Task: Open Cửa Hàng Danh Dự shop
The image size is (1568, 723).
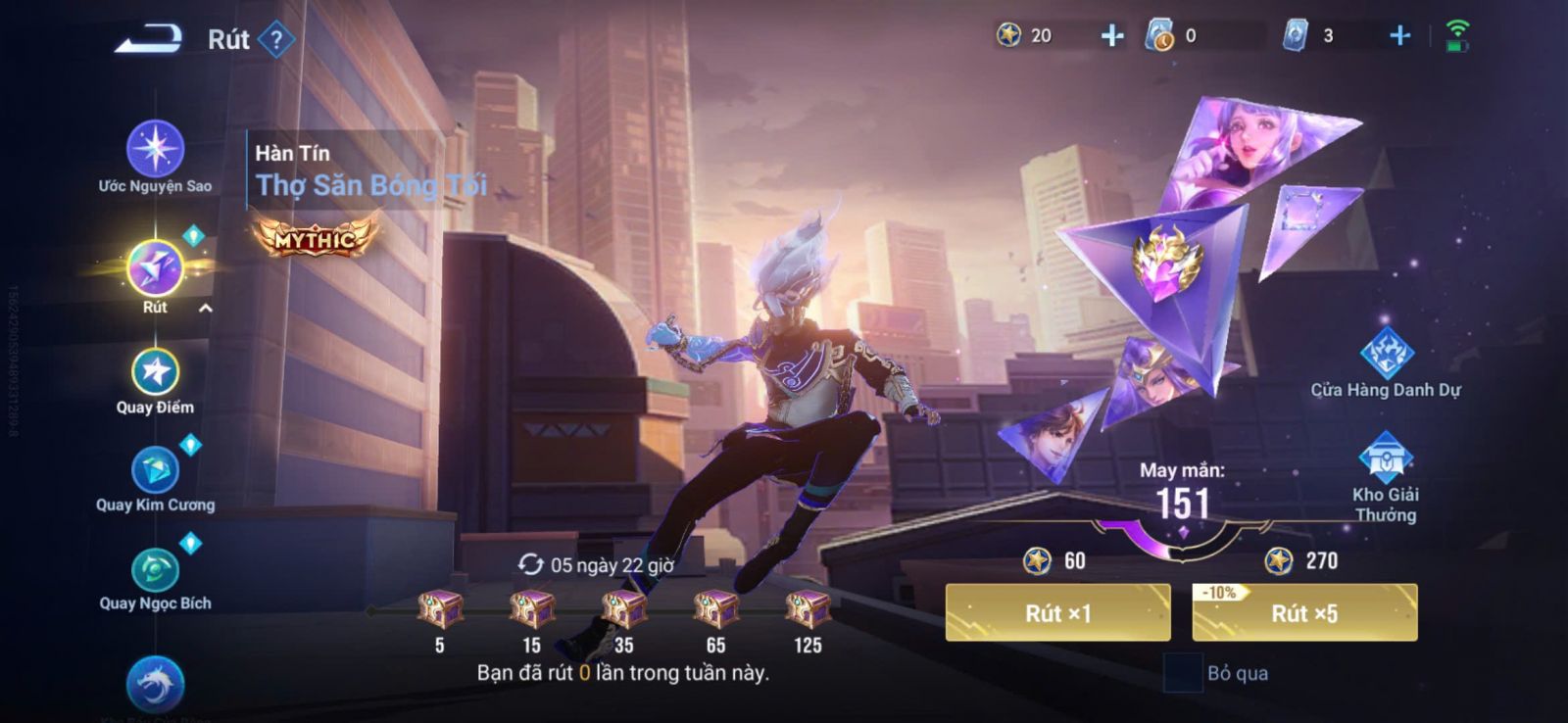Action: click(1386, 354)
